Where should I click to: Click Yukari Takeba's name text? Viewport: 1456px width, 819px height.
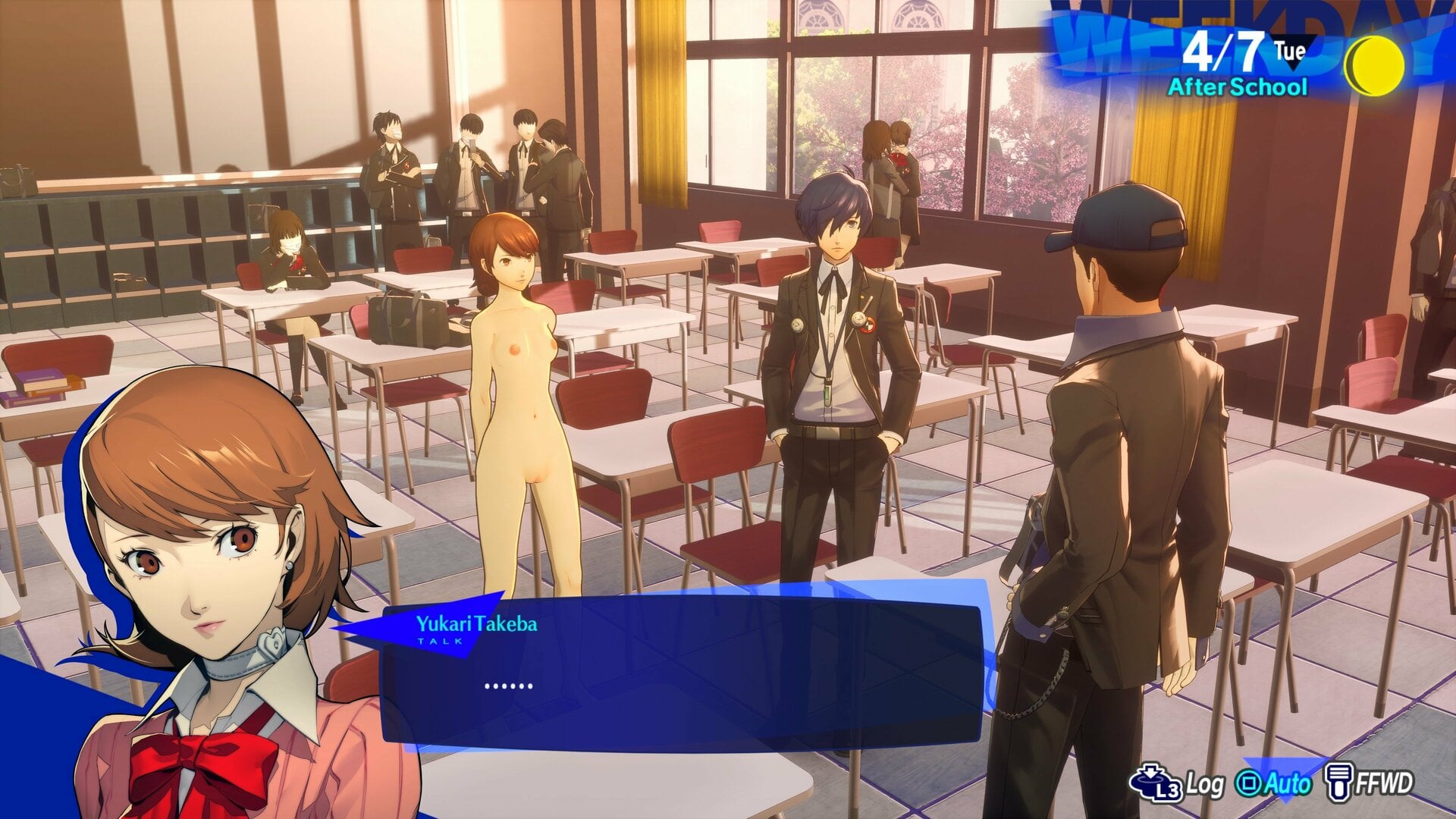click(x=478, y=626)
